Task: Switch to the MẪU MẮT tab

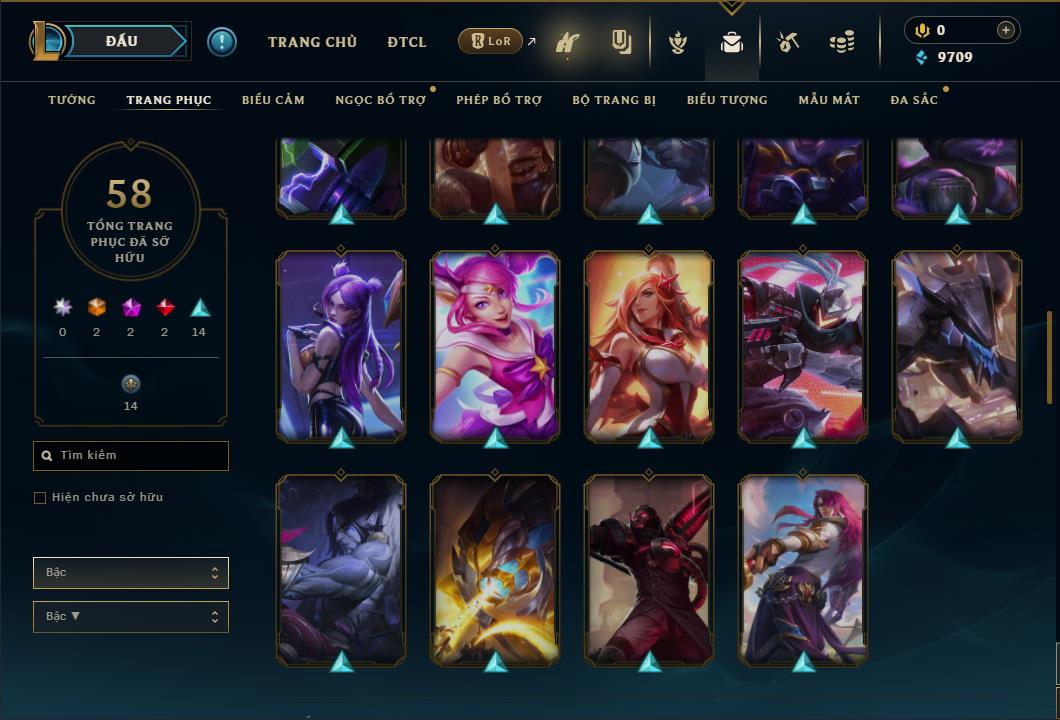Action: 829,100
